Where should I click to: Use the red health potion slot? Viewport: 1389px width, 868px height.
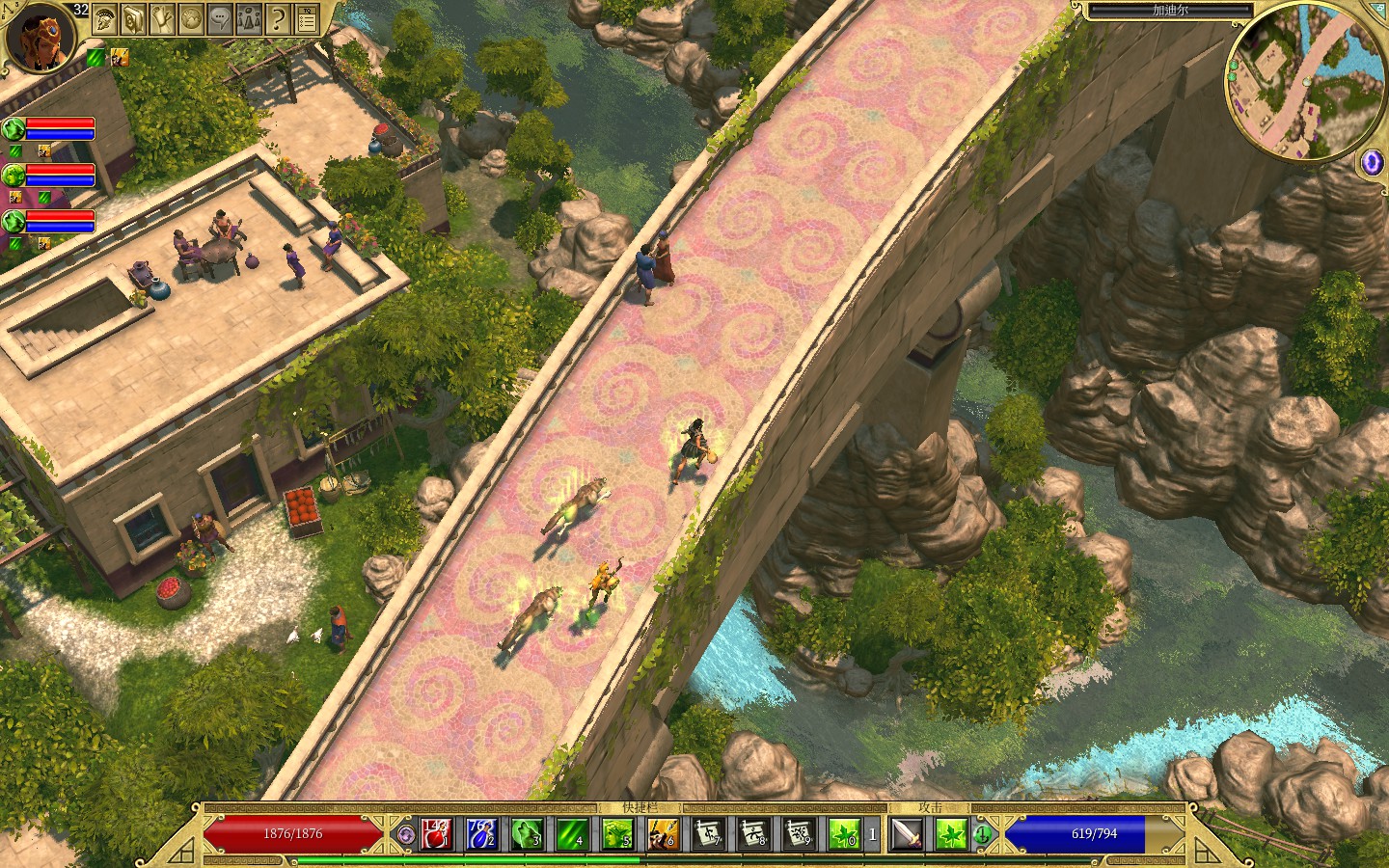point(437,833)
